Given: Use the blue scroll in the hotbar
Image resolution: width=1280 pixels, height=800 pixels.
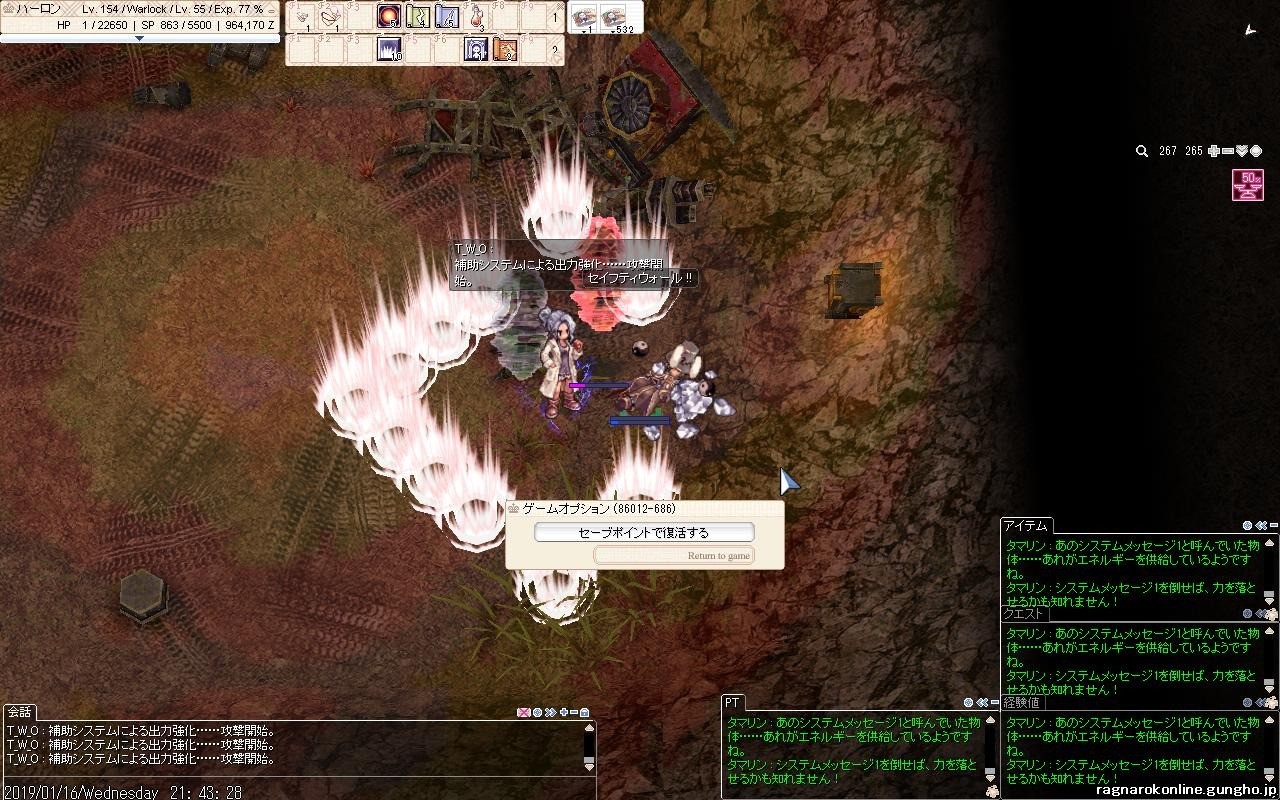Looking at the screenshot, I should pos(447,16).
